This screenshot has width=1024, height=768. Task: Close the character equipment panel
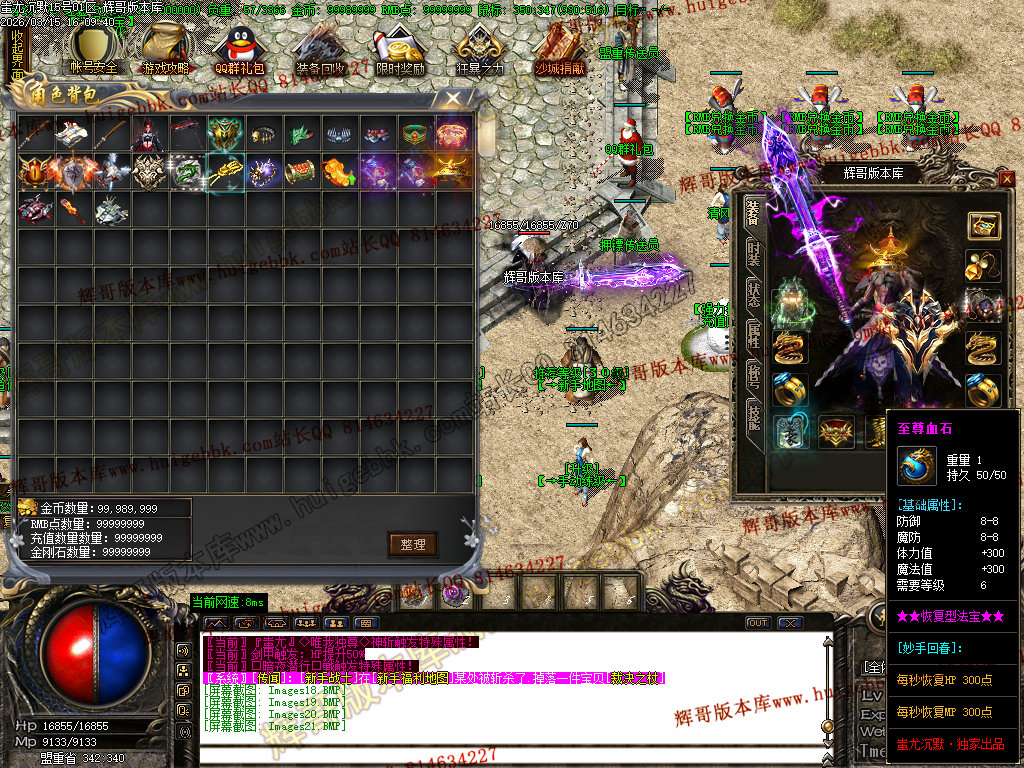[1006, 178]
